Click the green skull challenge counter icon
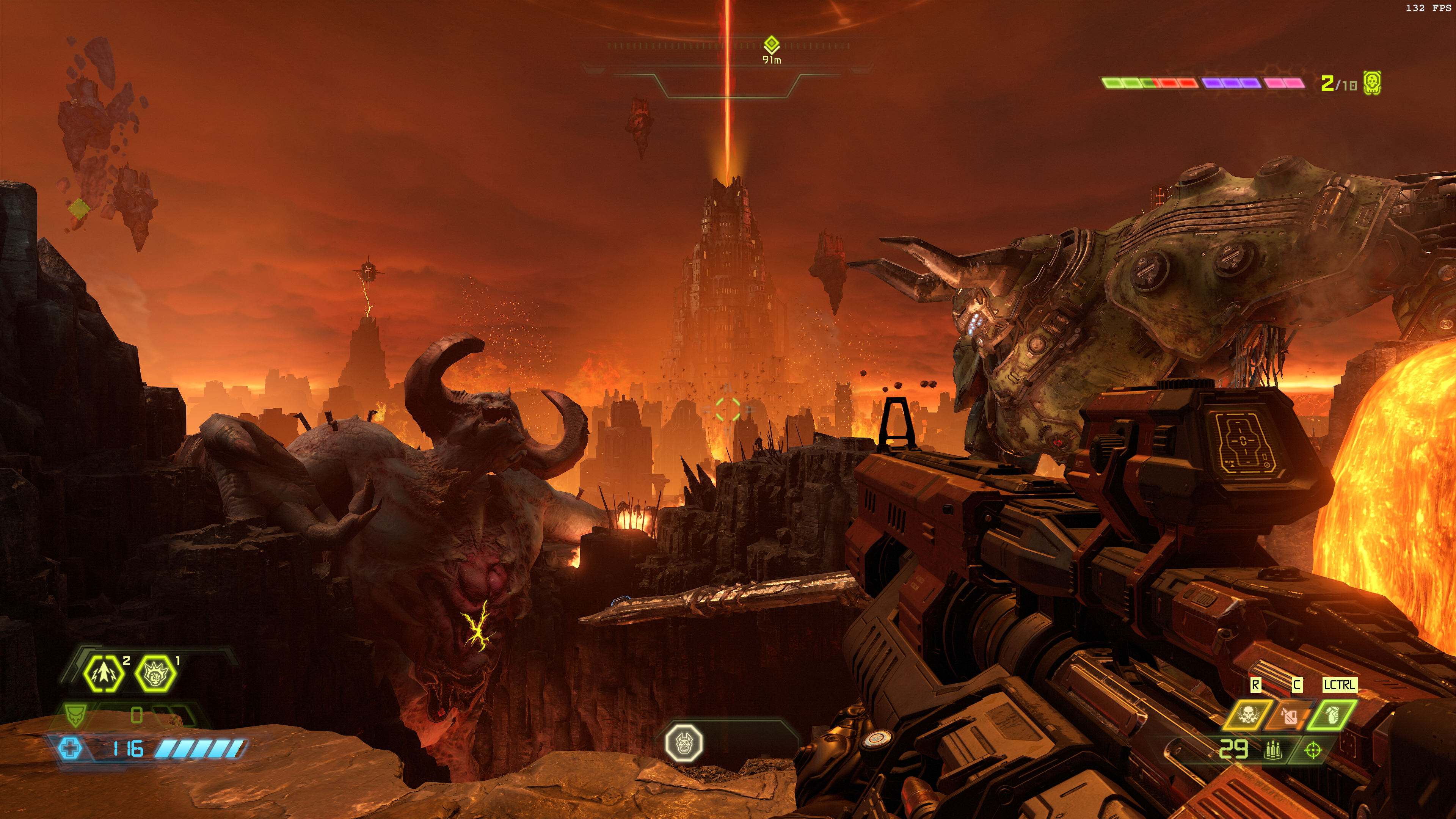The image size is (1456, 819). [1372, 83]
